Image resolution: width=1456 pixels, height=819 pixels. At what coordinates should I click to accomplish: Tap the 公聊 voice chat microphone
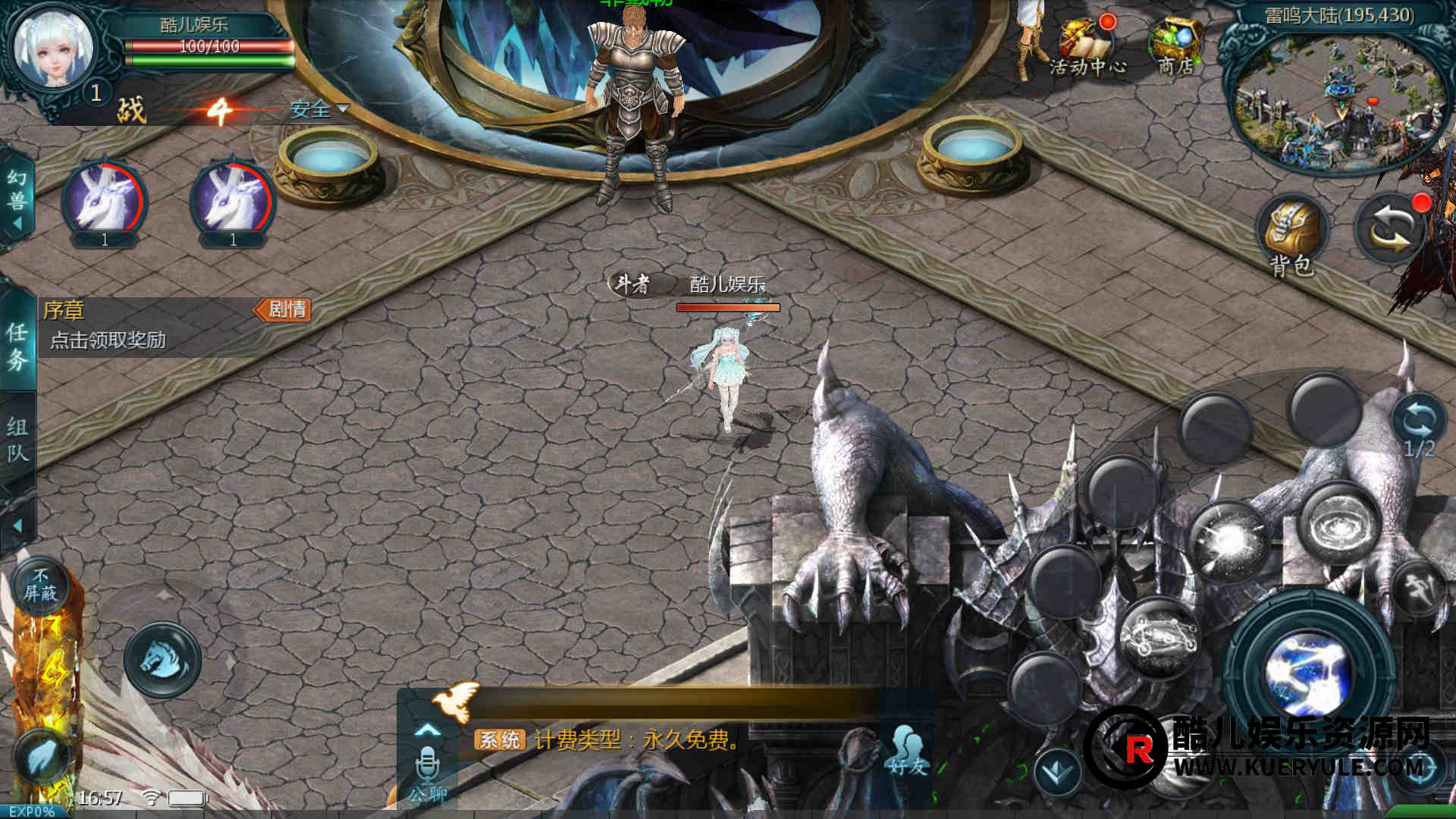(428, 770)
